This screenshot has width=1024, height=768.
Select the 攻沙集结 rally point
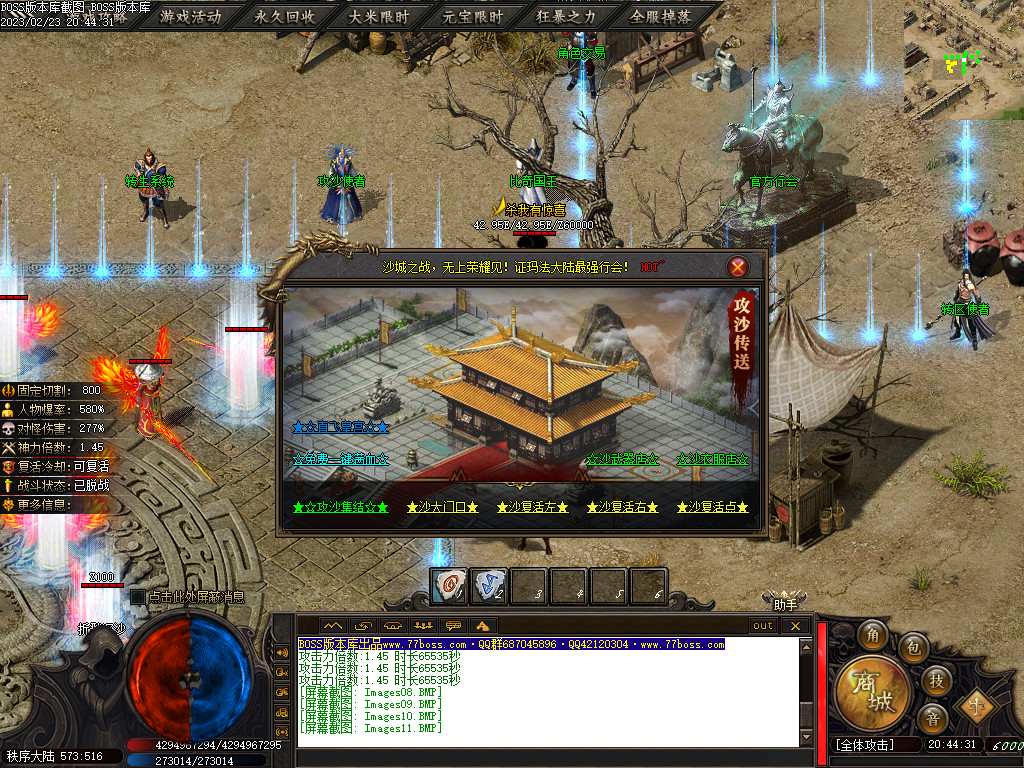(340, 507)
